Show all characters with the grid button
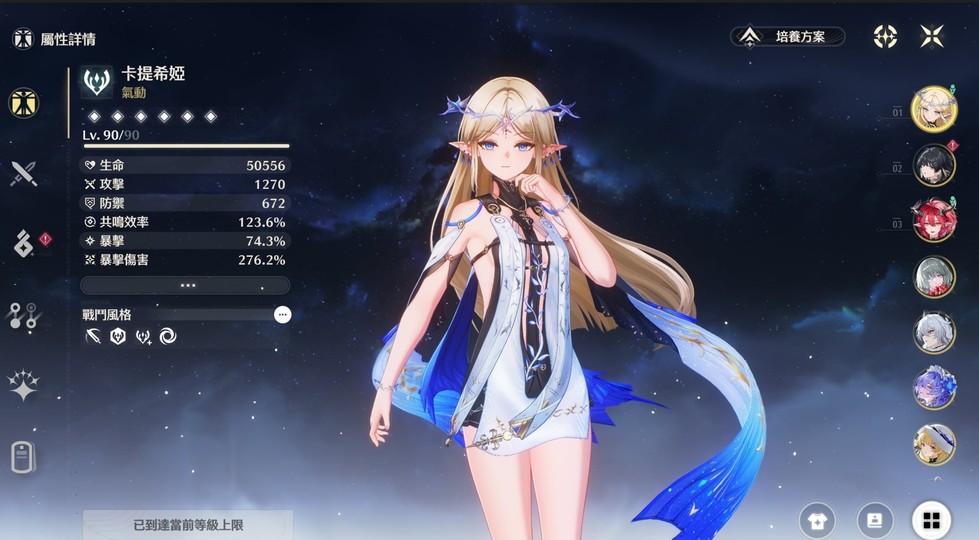This screenshot has height=540, width=979. pyautogui.click(x=931, y=520)
